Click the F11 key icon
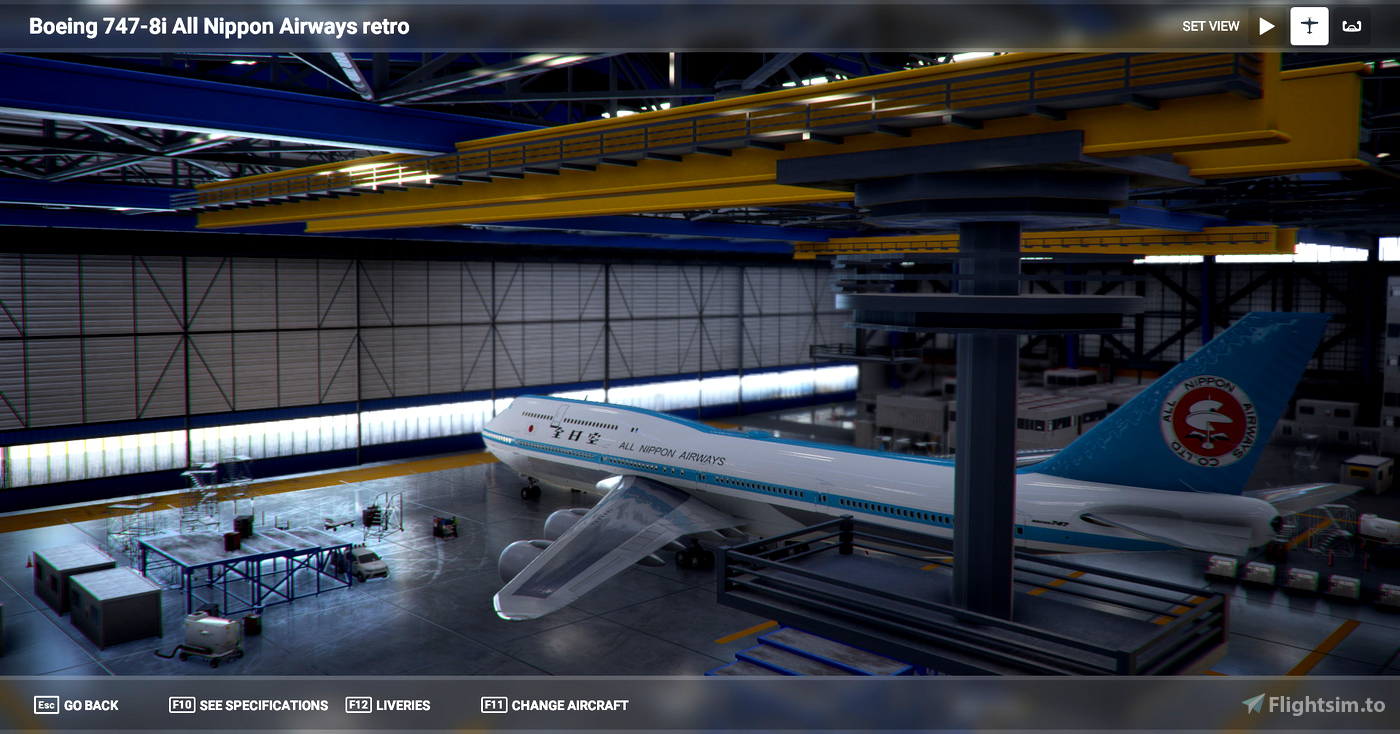 pyautogui.click(x=493, y=705)
